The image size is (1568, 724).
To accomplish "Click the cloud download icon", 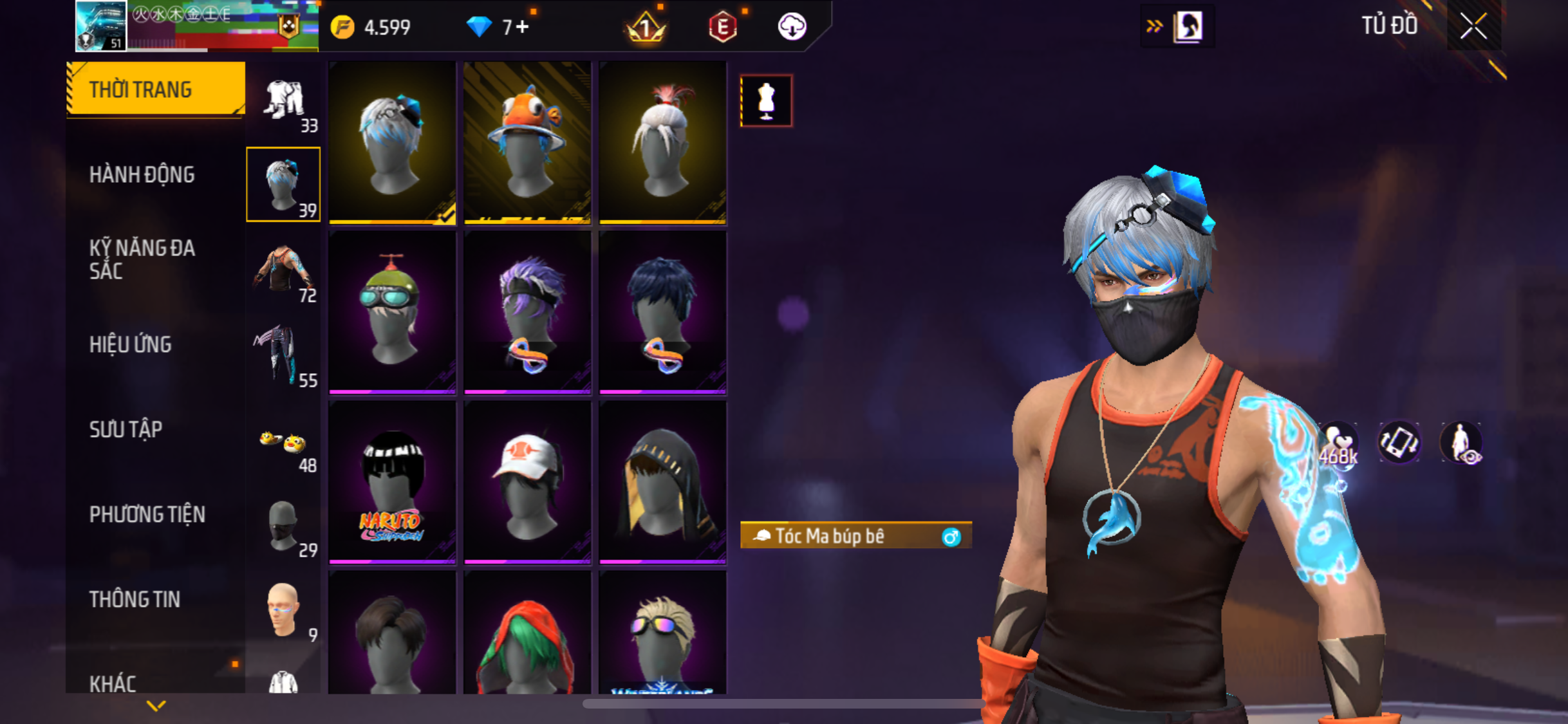I will click(792, 27).
